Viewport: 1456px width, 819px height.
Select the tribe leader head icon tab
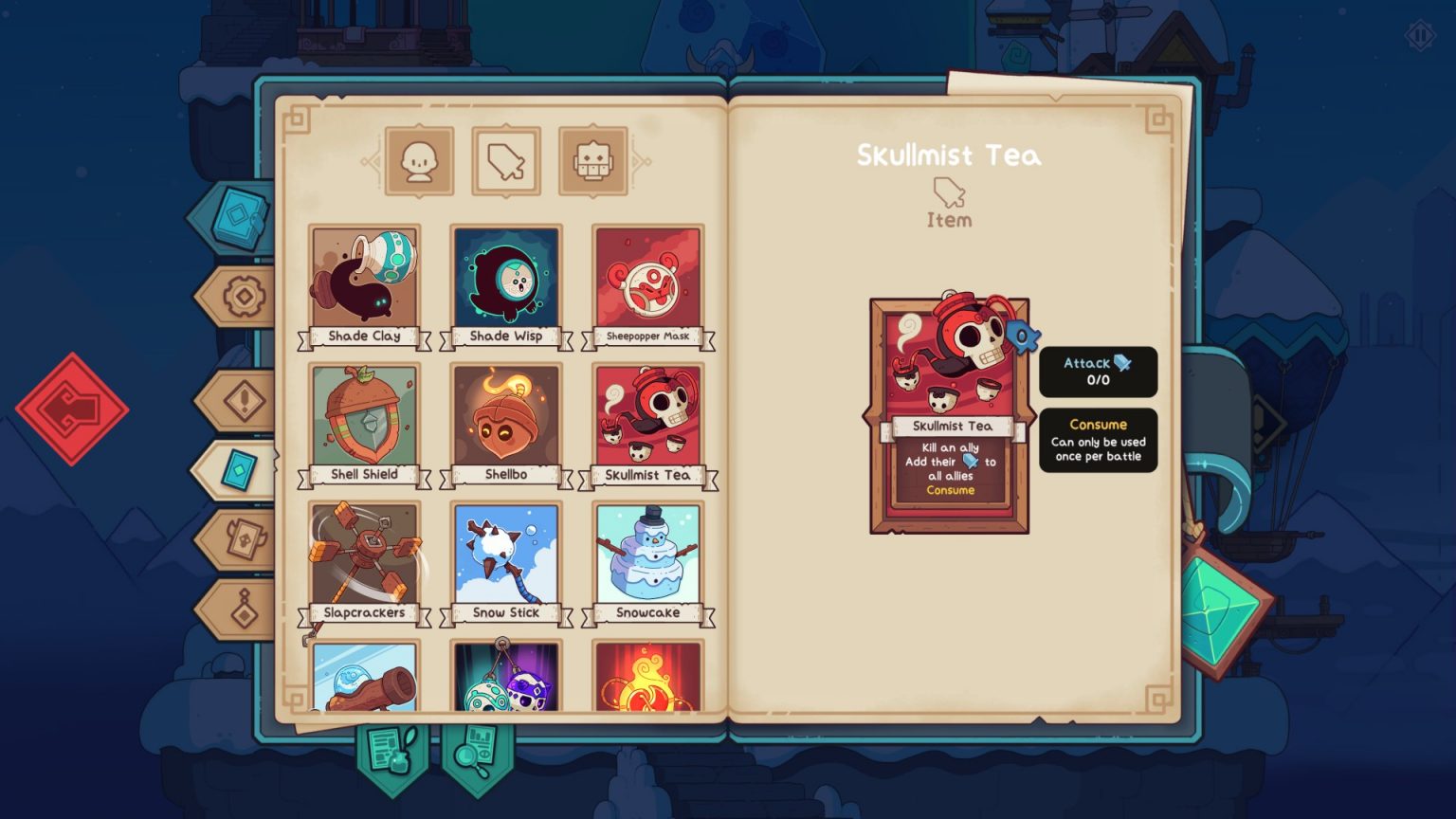[418, 160]
